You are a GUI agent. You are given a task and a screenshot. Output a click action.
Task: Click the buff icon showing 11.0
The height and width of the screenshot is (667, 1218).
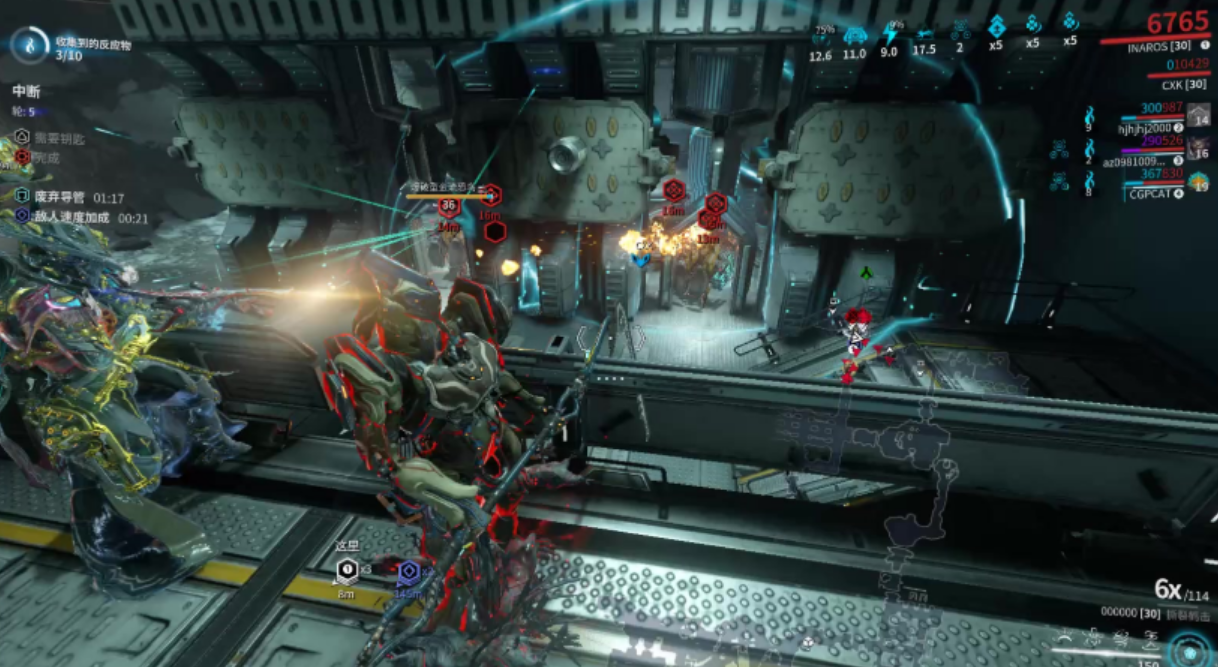tap(854, 36)
